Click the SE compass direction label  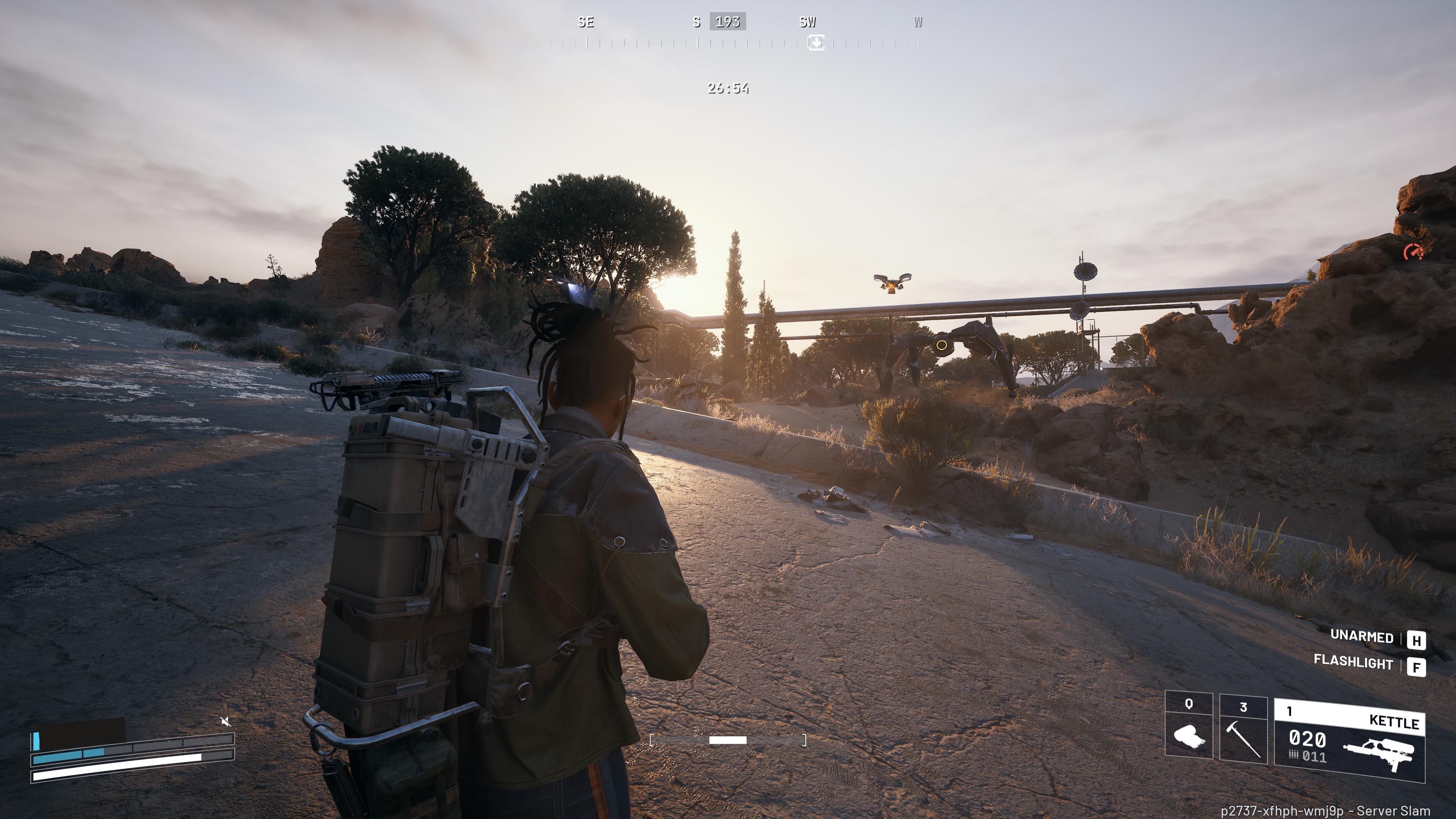coord(586,23)
